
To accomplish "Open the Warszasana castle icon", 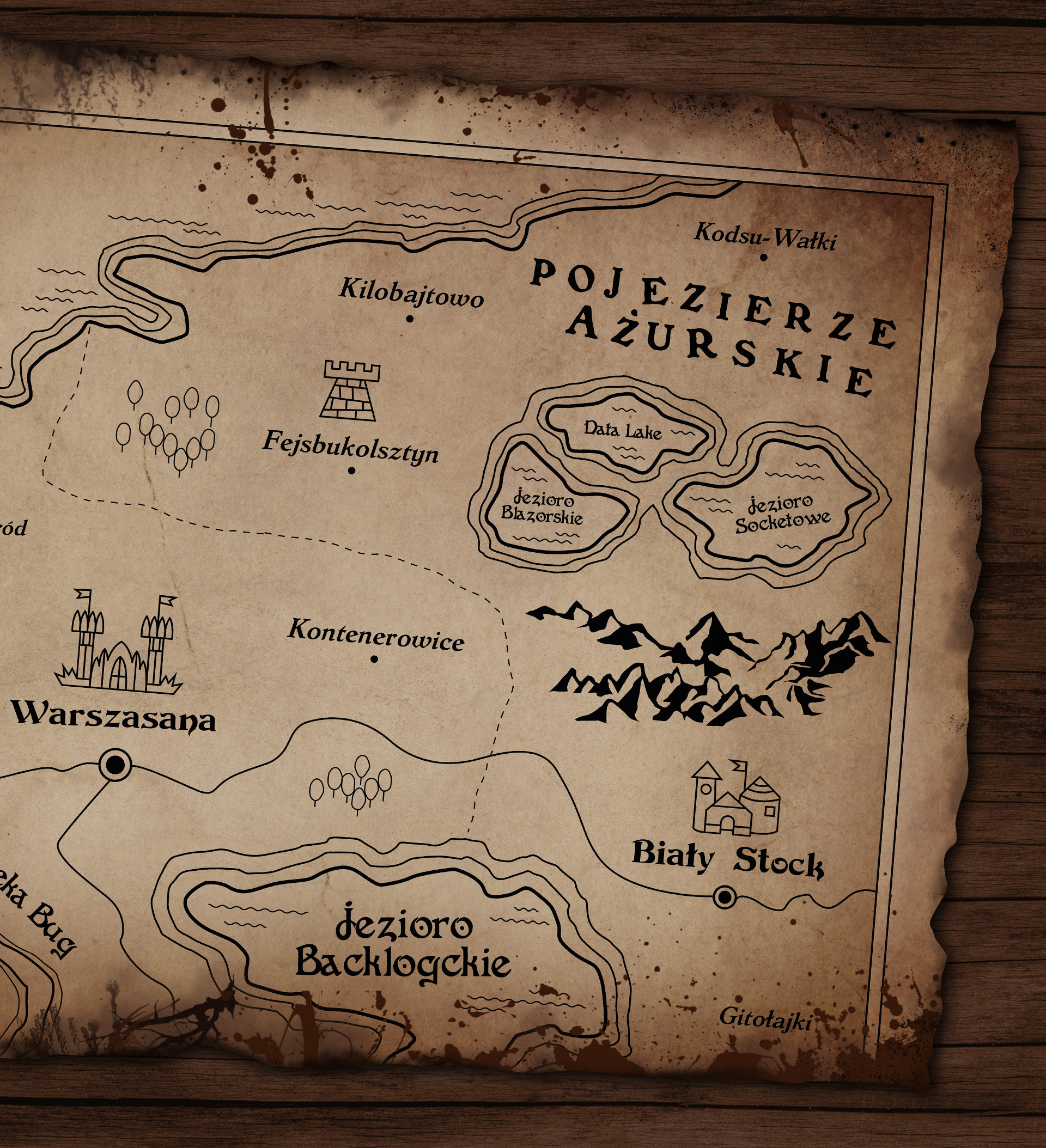I will click(119, 644).
